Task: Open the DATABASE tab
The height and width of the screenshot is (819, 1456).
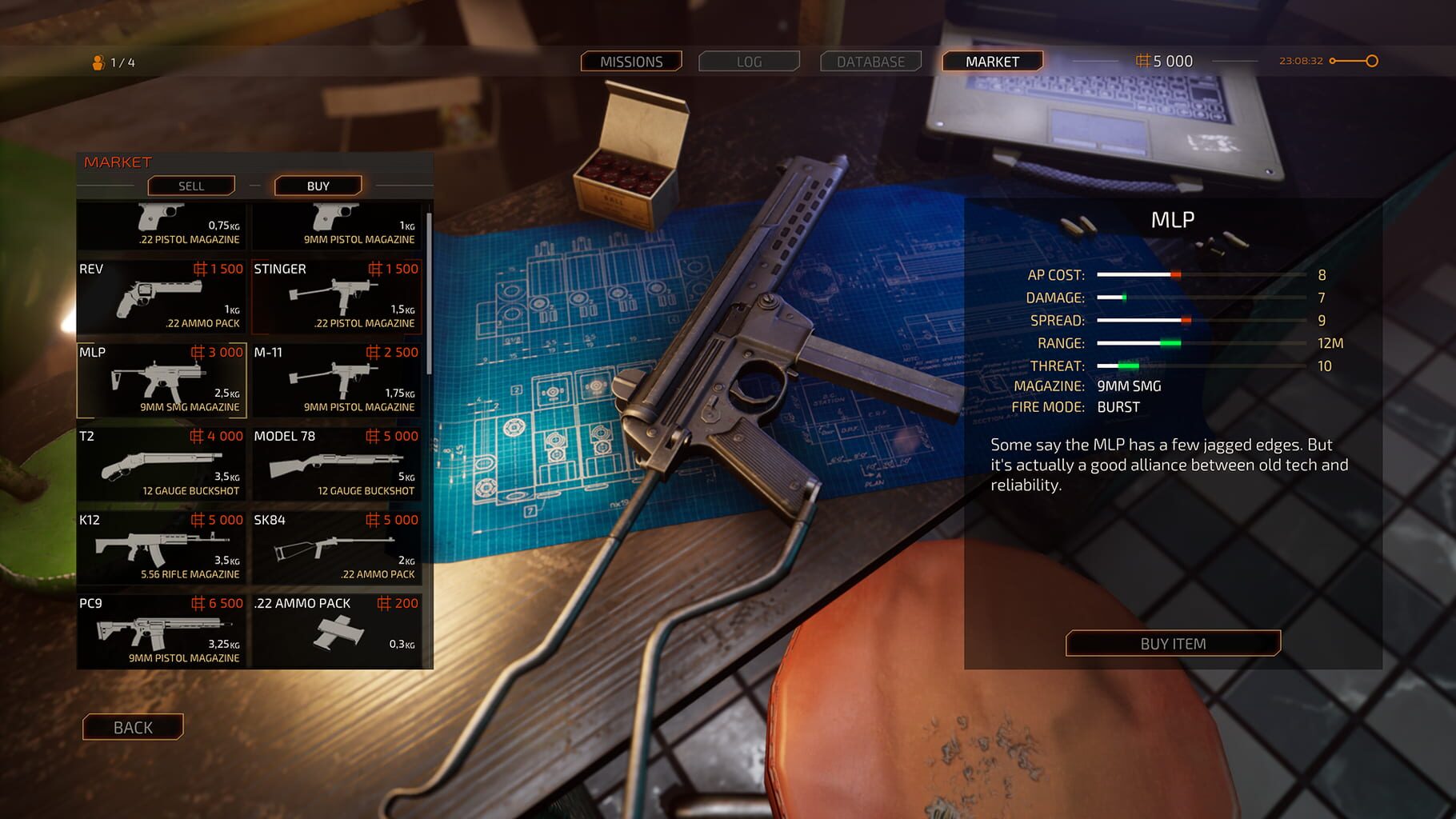Action: (x=870, y=61)
